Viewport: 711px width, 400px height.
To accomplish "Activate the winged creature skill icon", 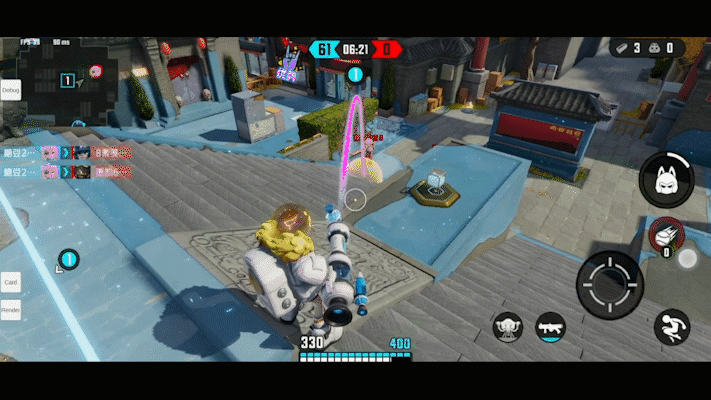I will (x=509, y=326).
